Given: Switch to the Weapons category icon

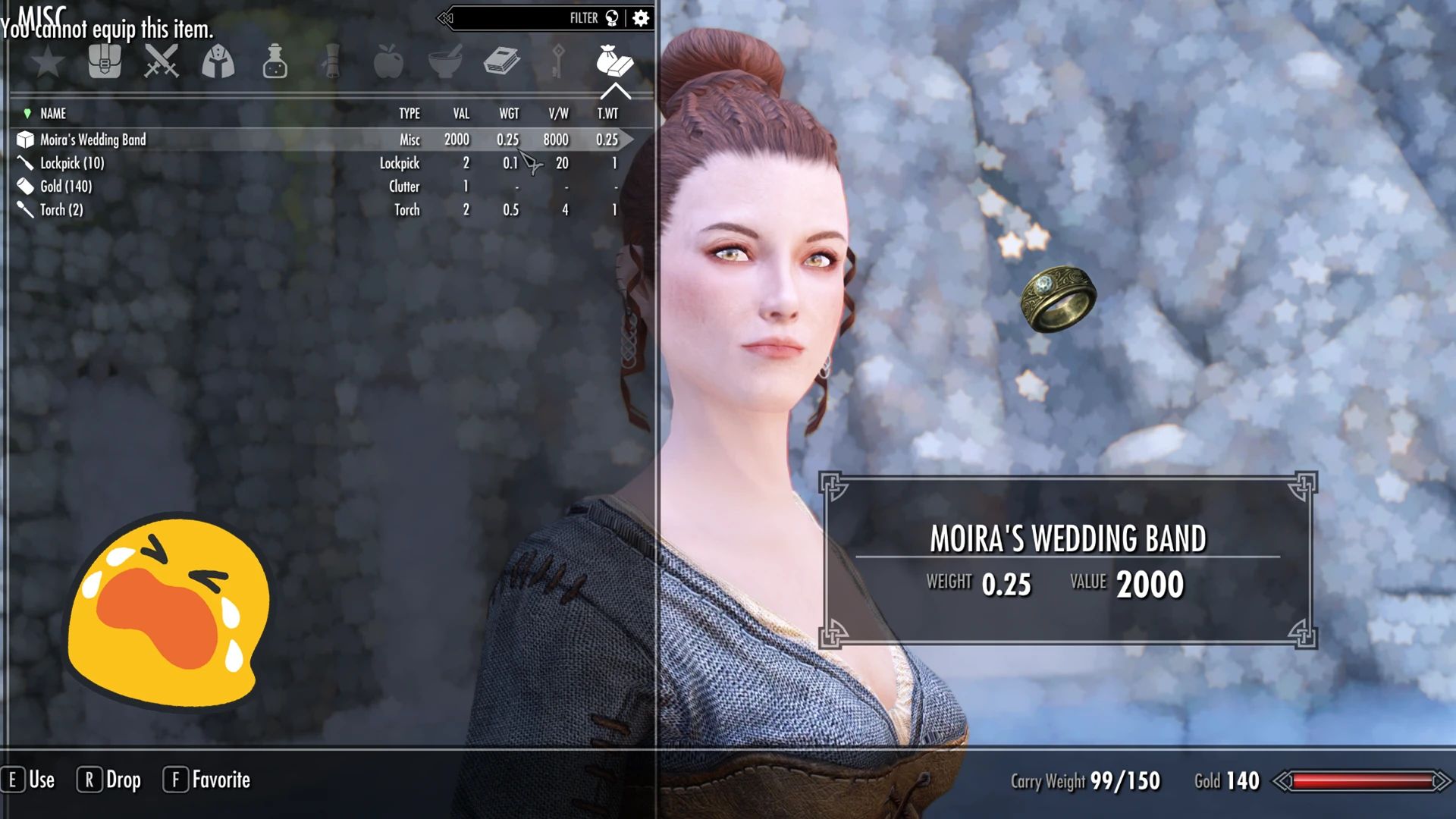Looking at the screenshot, I should click(x=162, y=62).
